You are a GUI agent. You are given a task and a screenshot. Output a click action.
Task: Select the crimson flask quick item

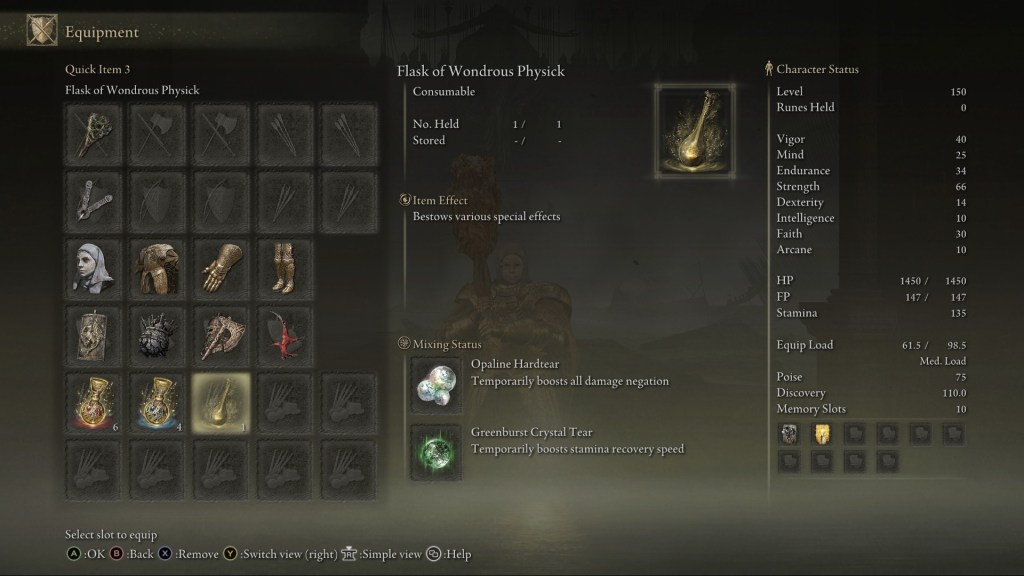[95, 401]
